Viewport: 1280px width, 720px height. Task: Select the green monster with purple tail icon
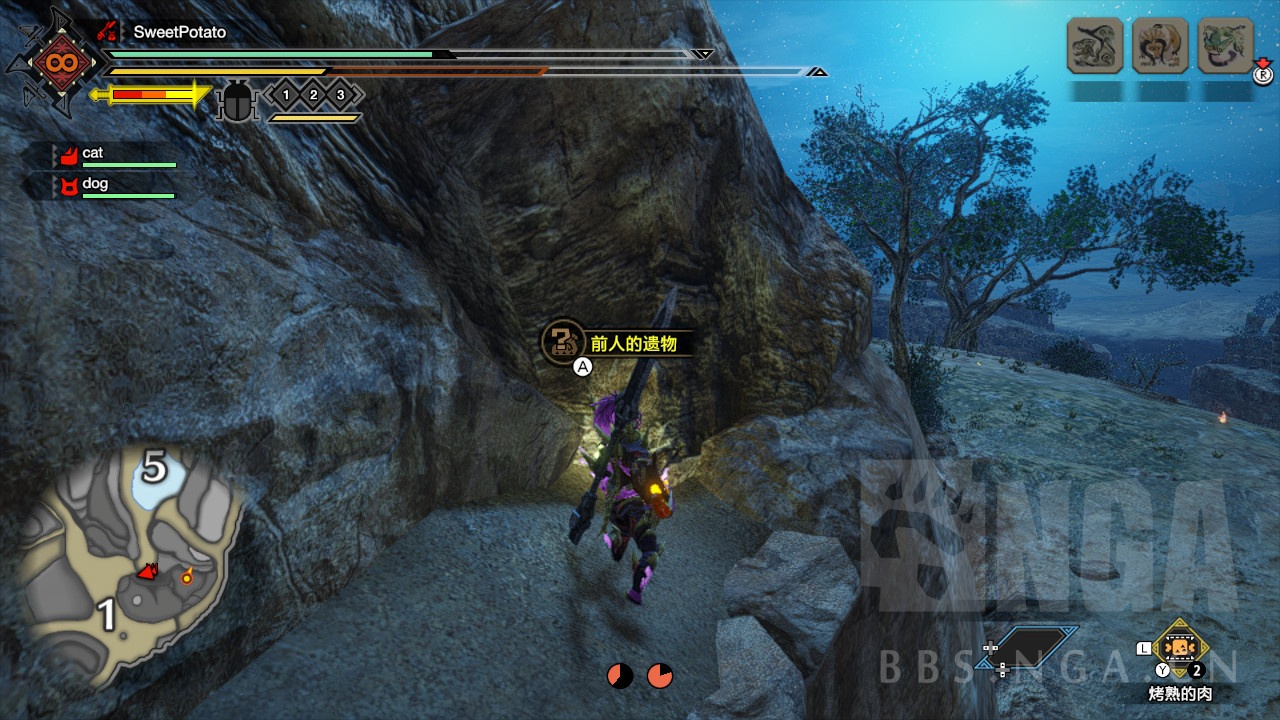tap(1225, 45)
